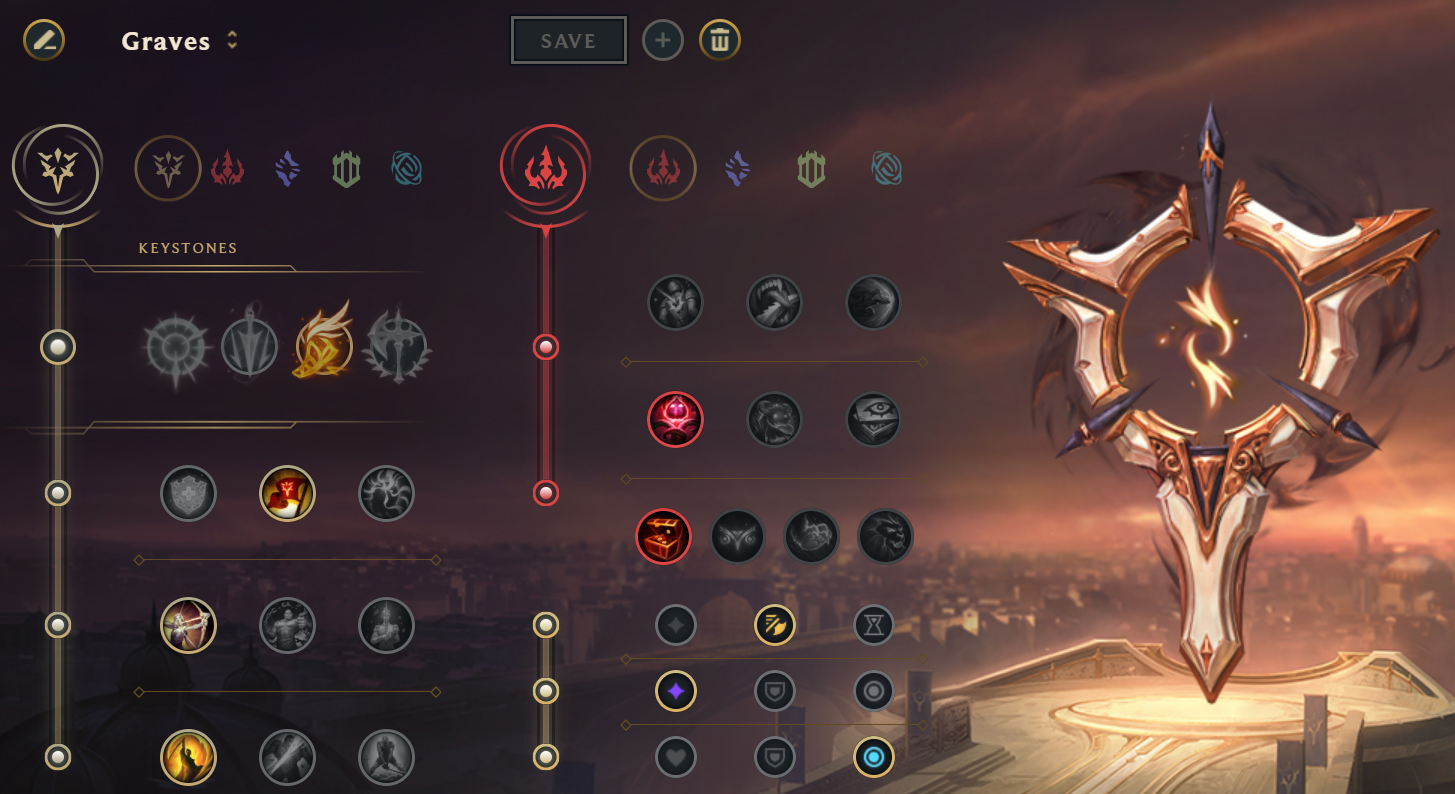Select the Fleet Footwork keystone
Screen dimensions: 1455x794
(x=324, y=348)
